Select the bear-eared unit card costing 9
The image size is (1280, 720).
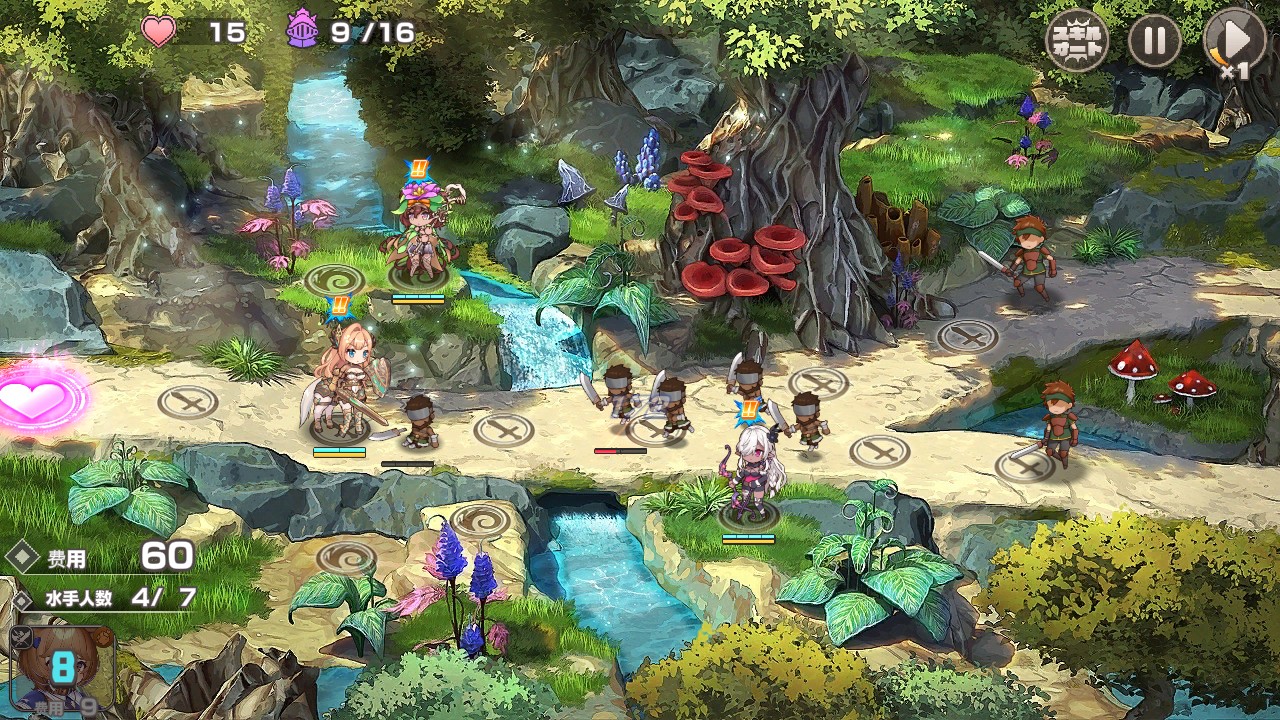pyautogui.click(x=62, y=668)
